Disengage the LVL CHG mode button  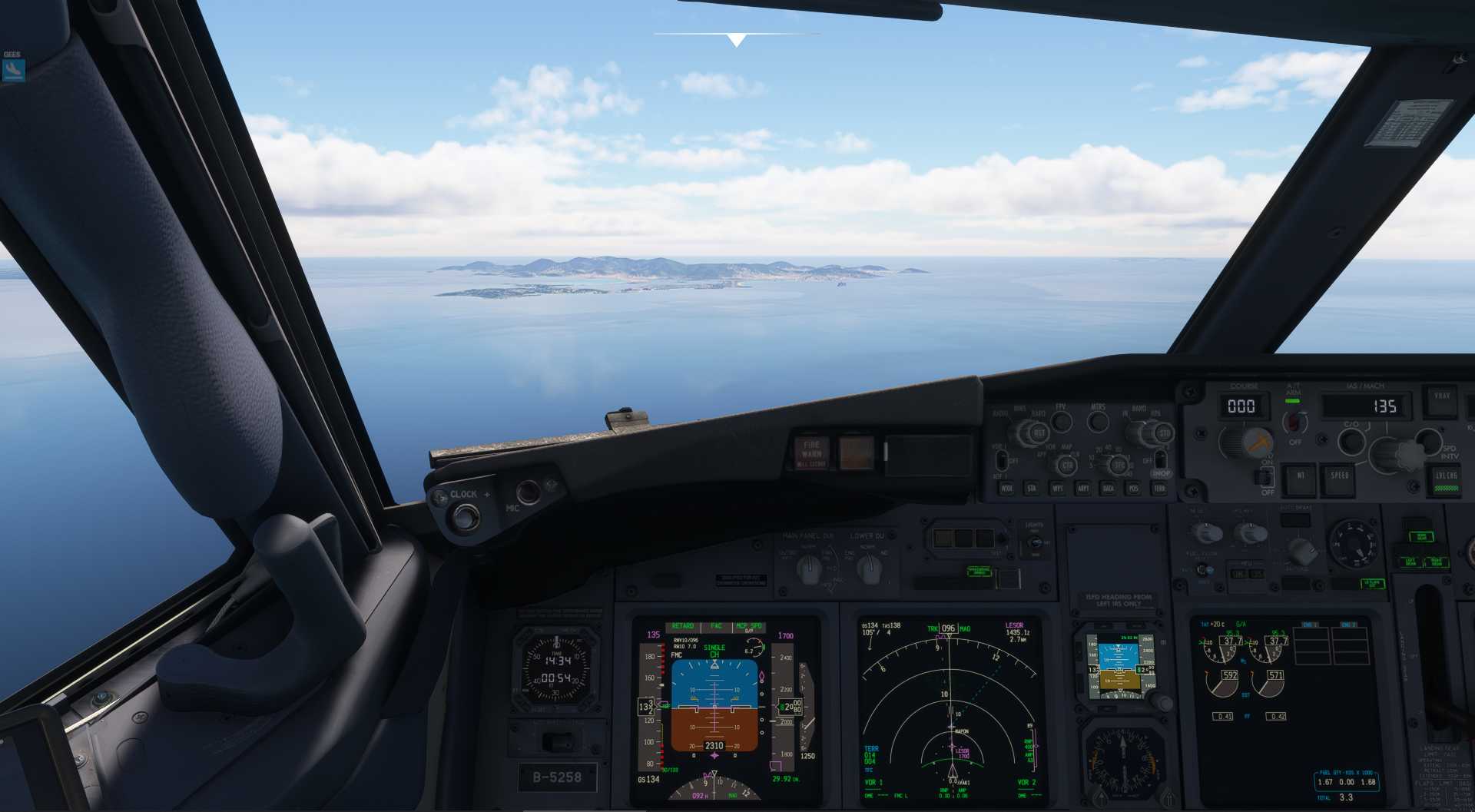1446,478
